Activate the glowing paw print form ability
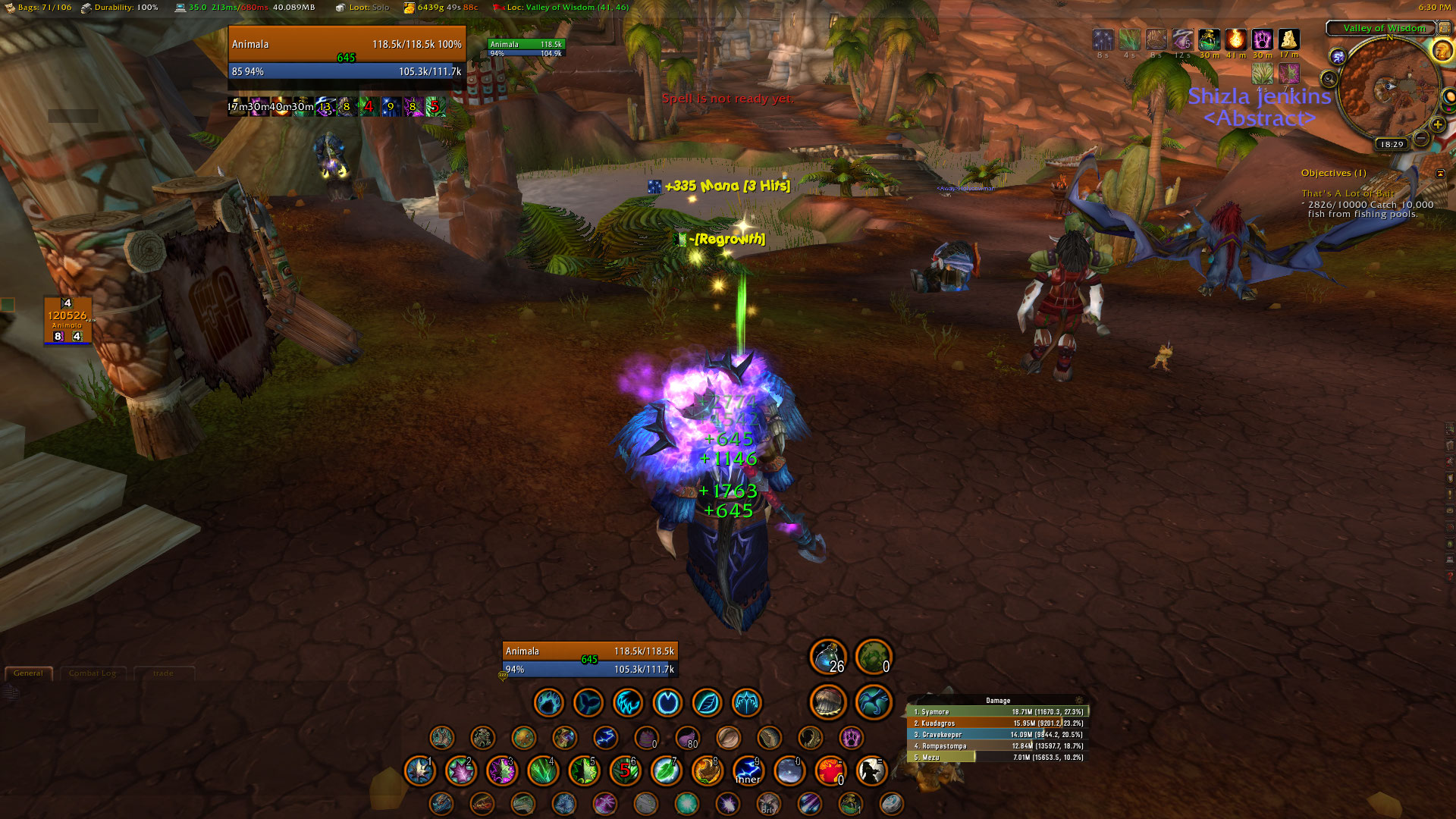 click(851, 737)
